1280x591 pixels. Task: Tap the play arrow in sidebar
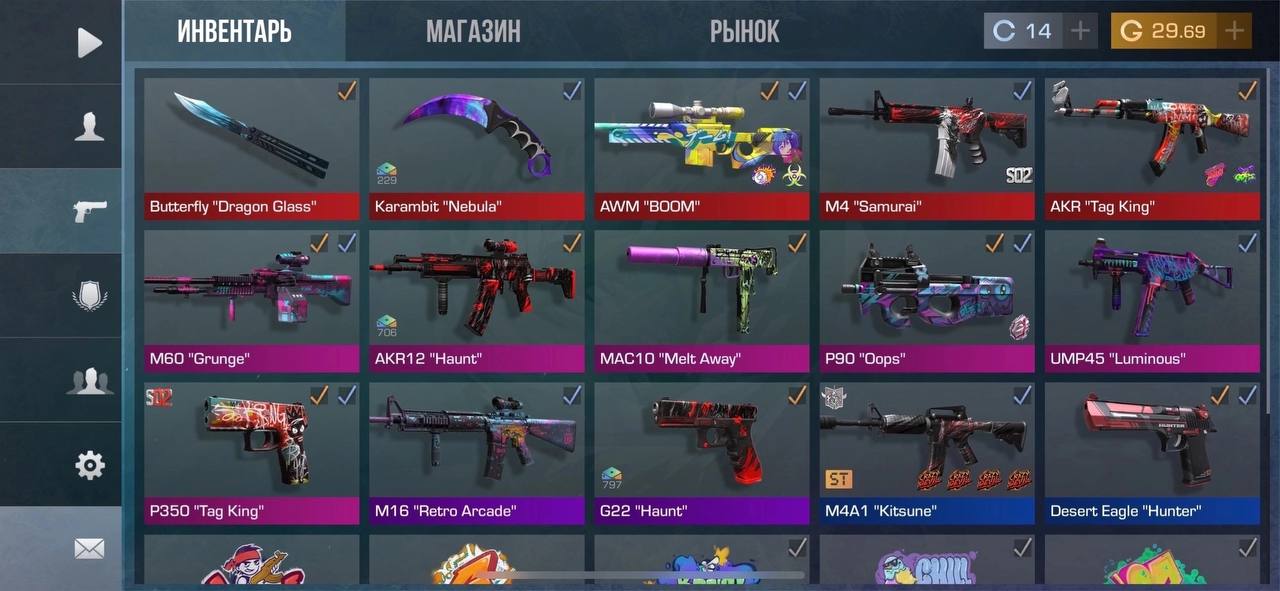coord(89,42)
